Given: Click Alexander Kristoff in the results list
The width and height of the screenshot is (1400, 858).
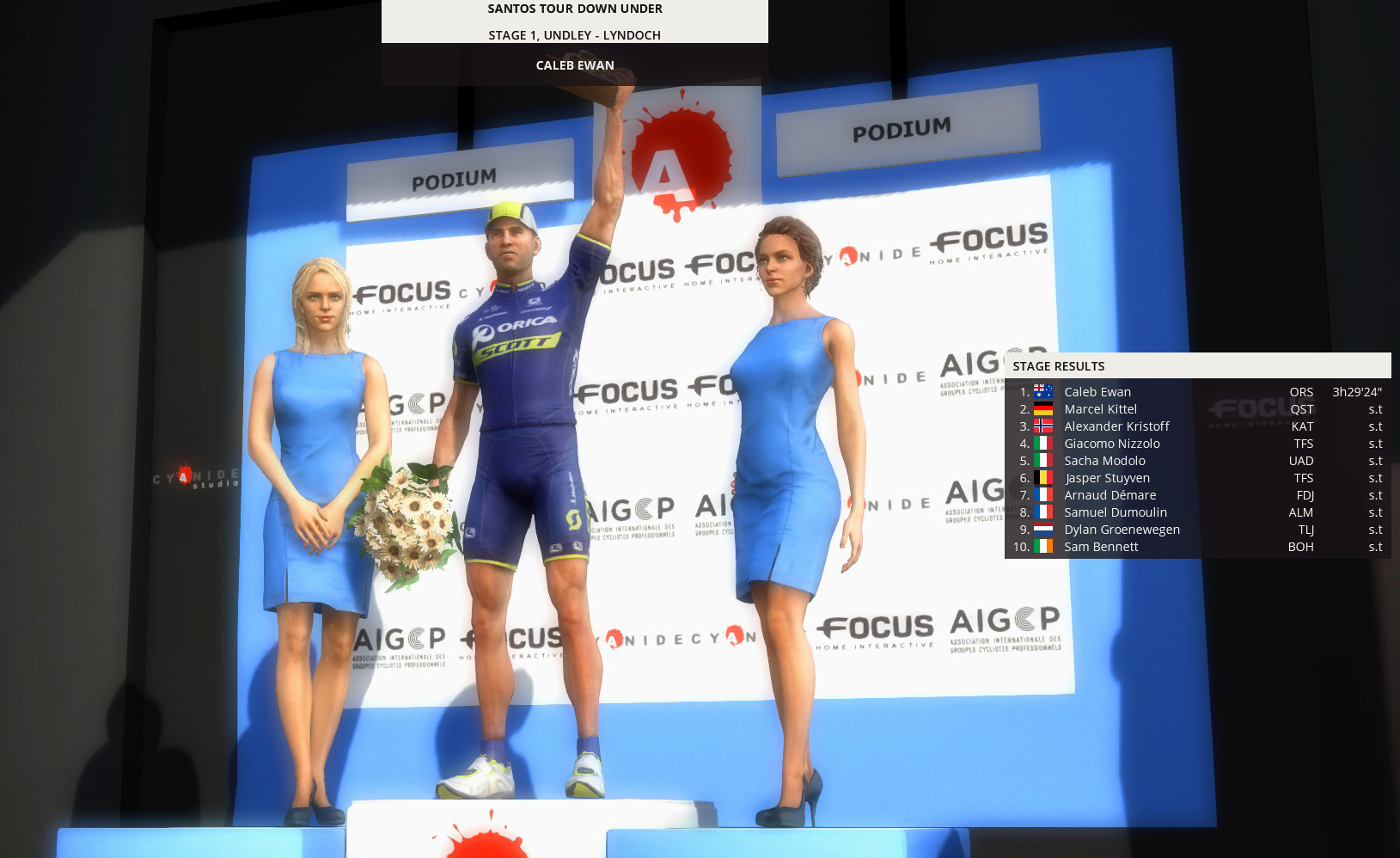Looking at the screenshot, I should 1116,426.
